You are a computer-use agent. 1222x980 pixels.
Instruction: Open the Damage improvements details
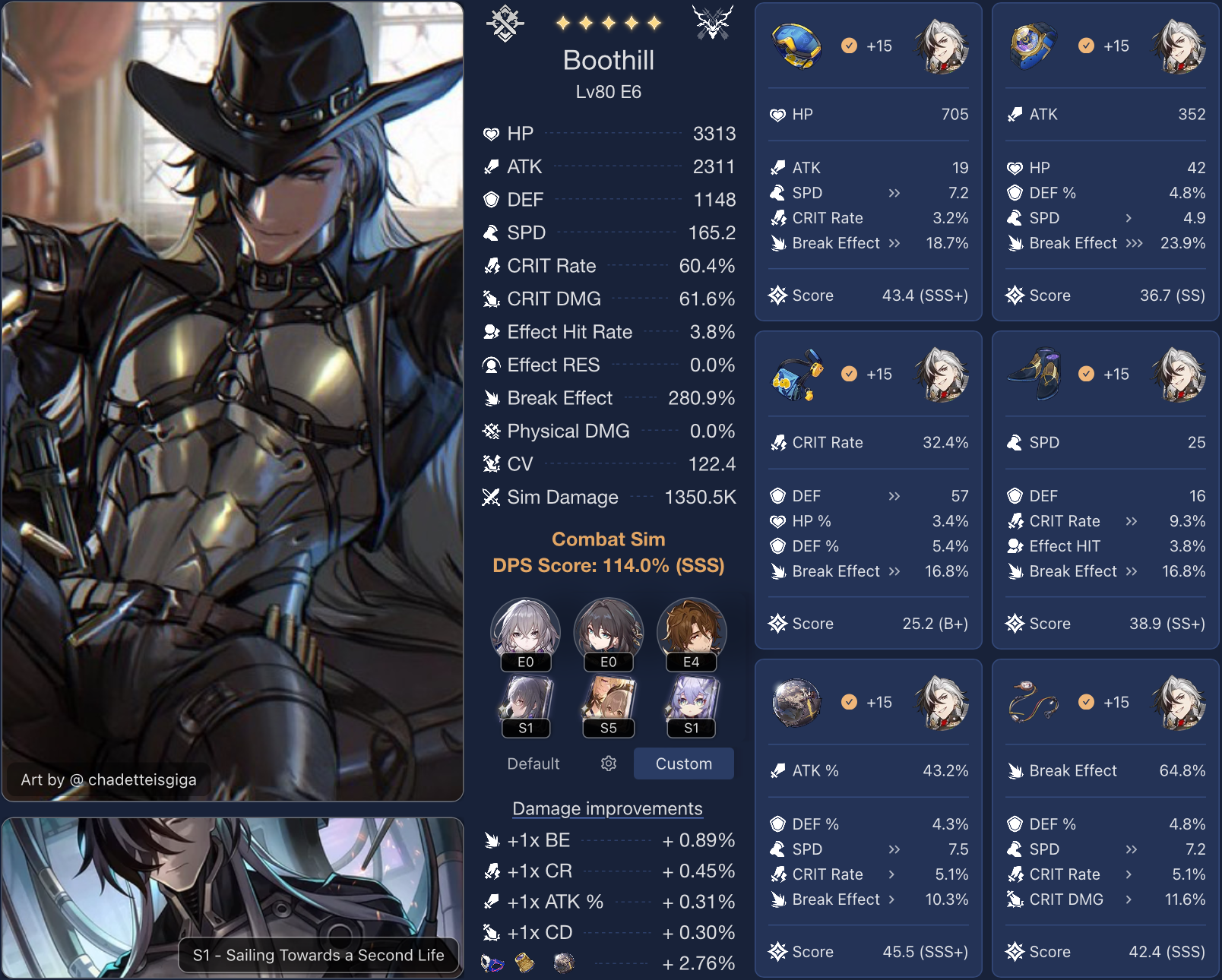pyautogui.click(x=607, y=808)
